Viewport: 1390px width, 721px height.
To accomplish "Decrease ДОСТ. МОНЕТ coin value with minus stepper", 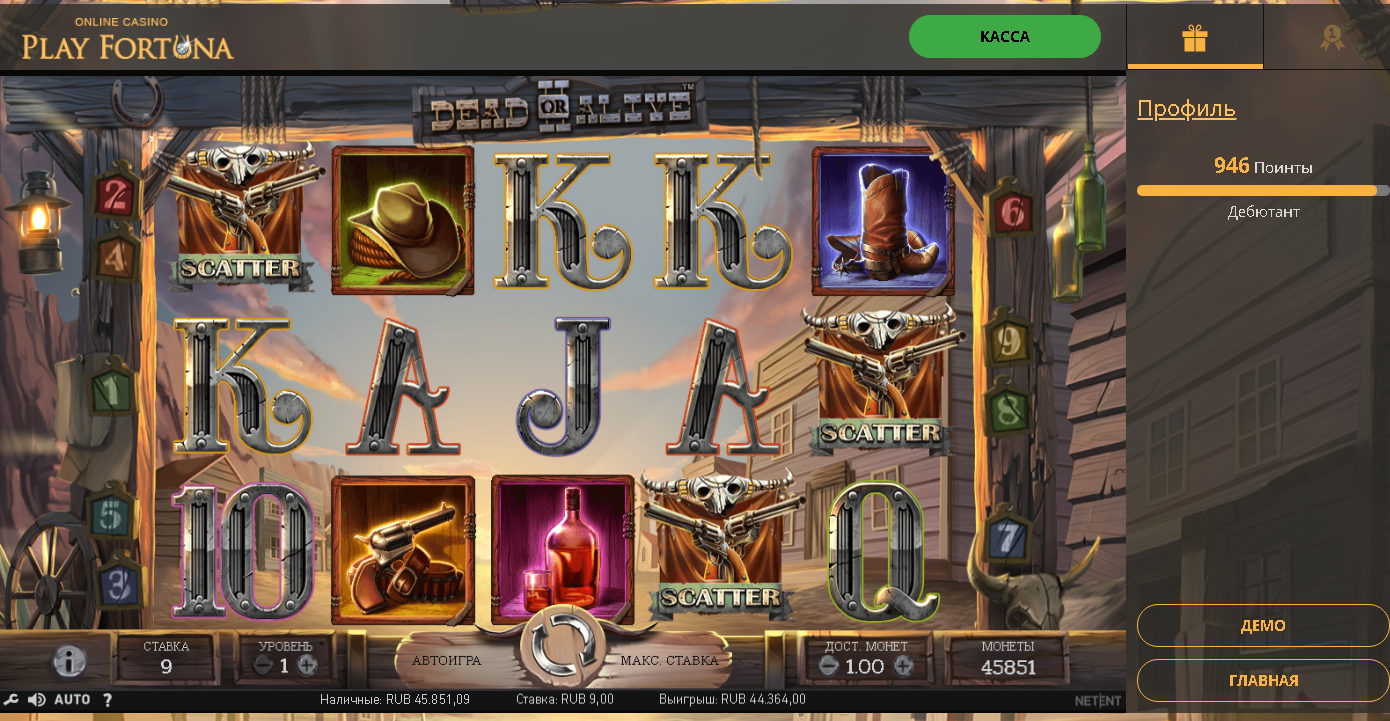I will (x=827, y=664).
